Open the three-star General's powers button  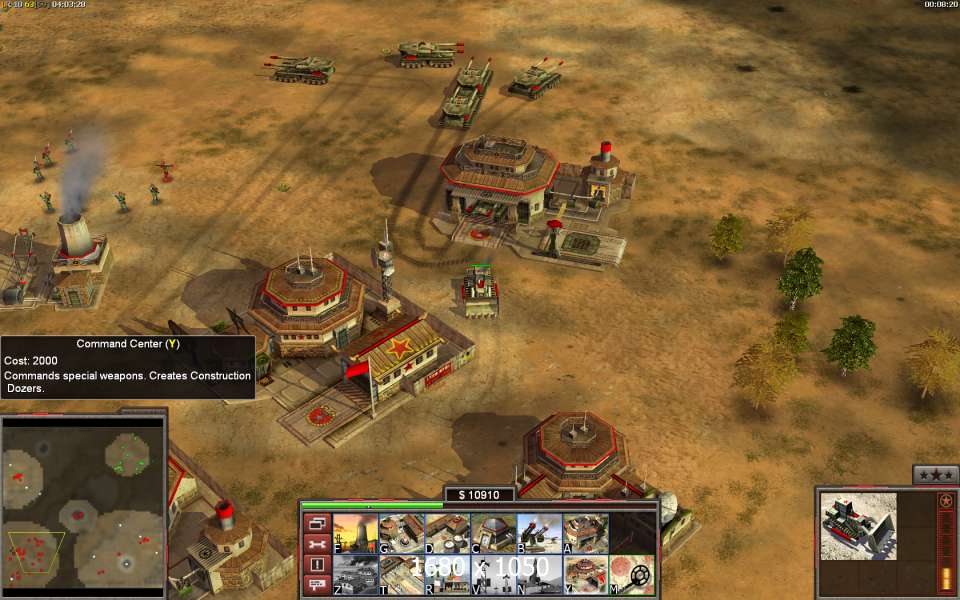936,474
